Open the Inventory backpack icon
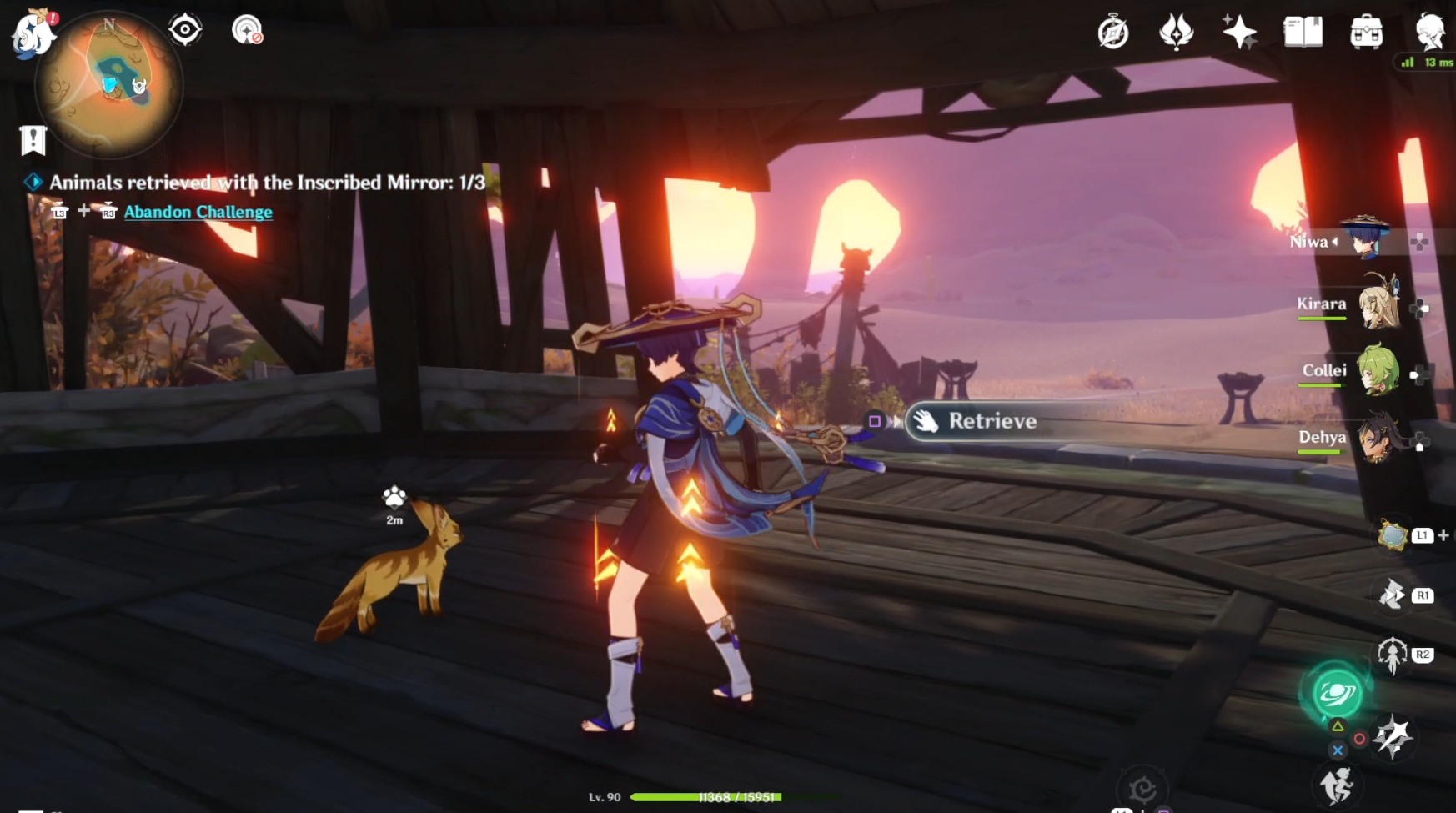This screenshot has height=813, width=1456. pyautogui.click(x=1366, y=33)
